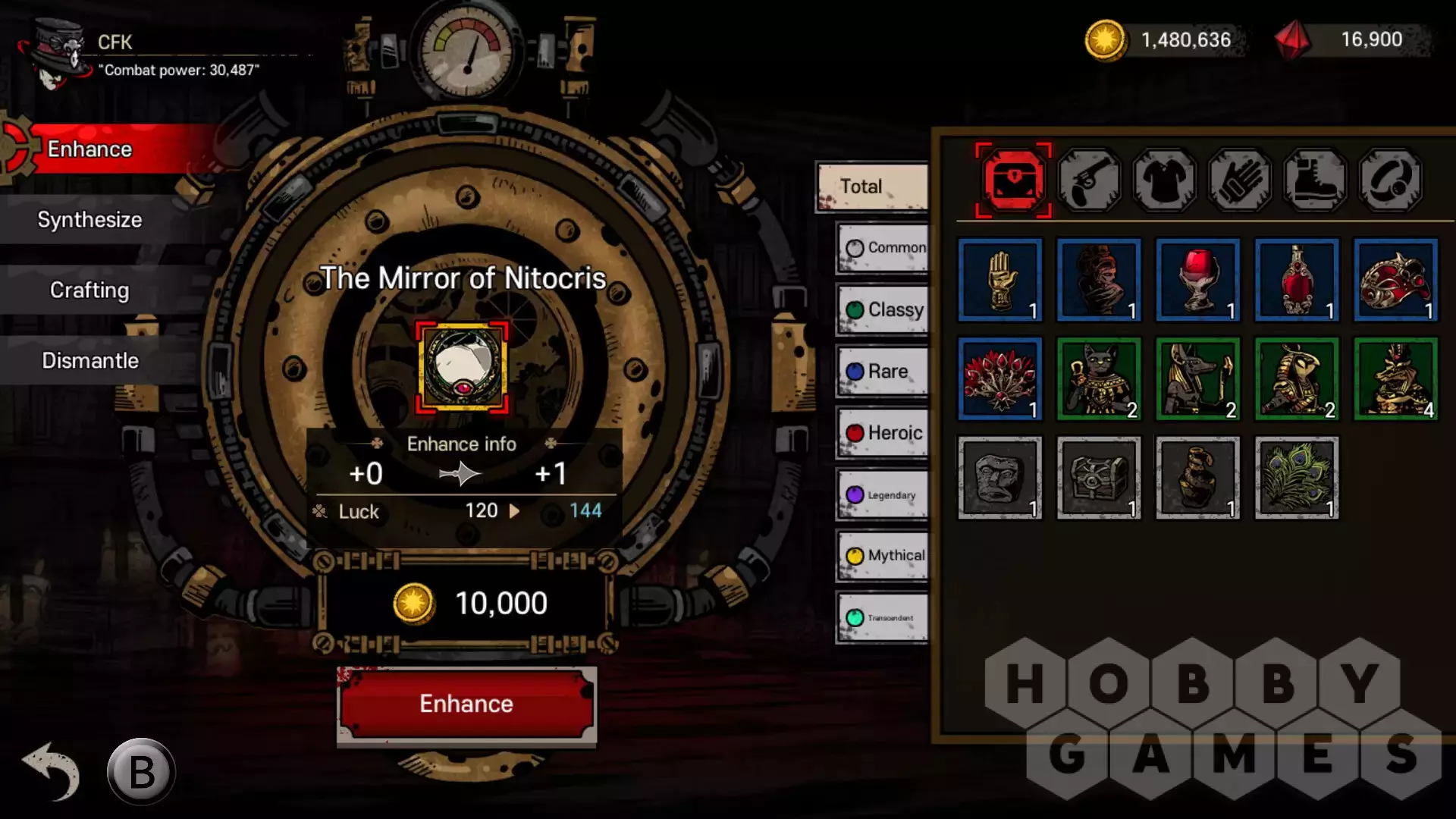Filter items by Transcendent rarity
Screen dimensions: 1456x819
[x=883, y=617]
